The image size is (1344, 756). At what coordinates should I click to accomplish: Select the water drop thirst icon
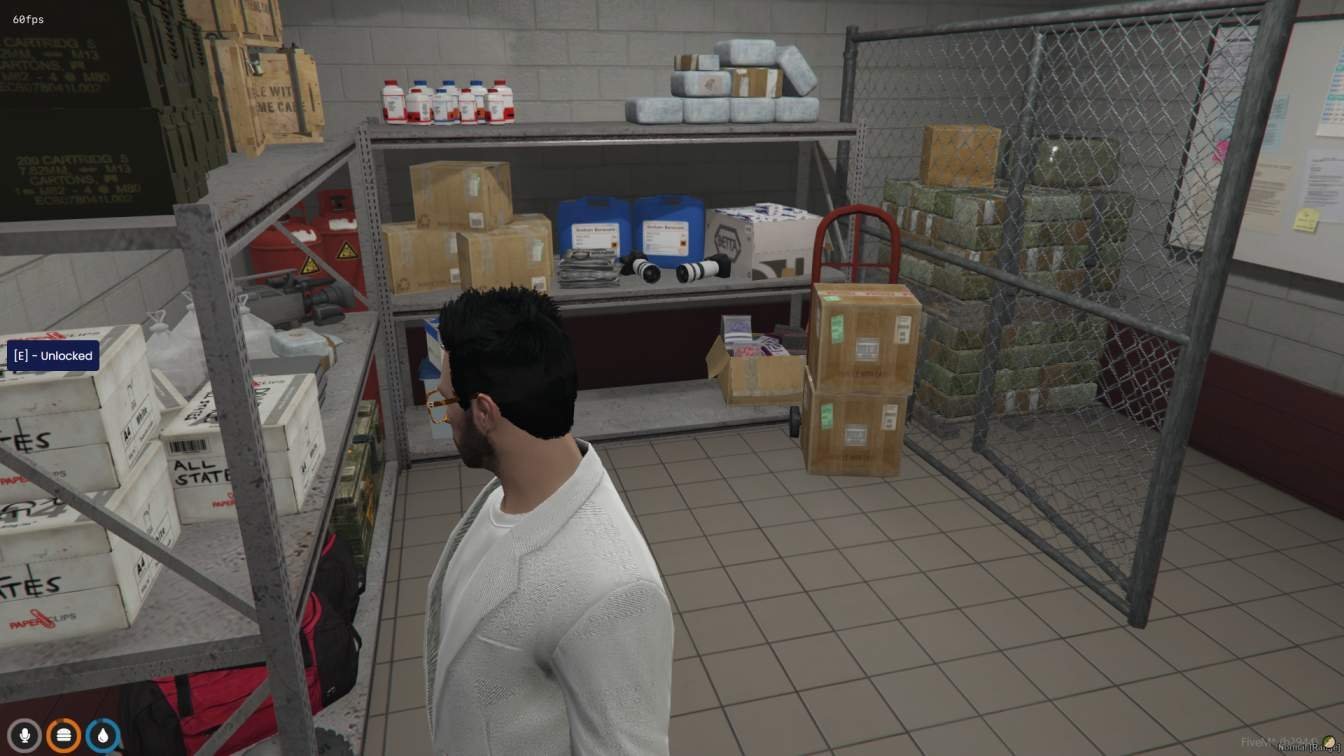tap(103, 736)
